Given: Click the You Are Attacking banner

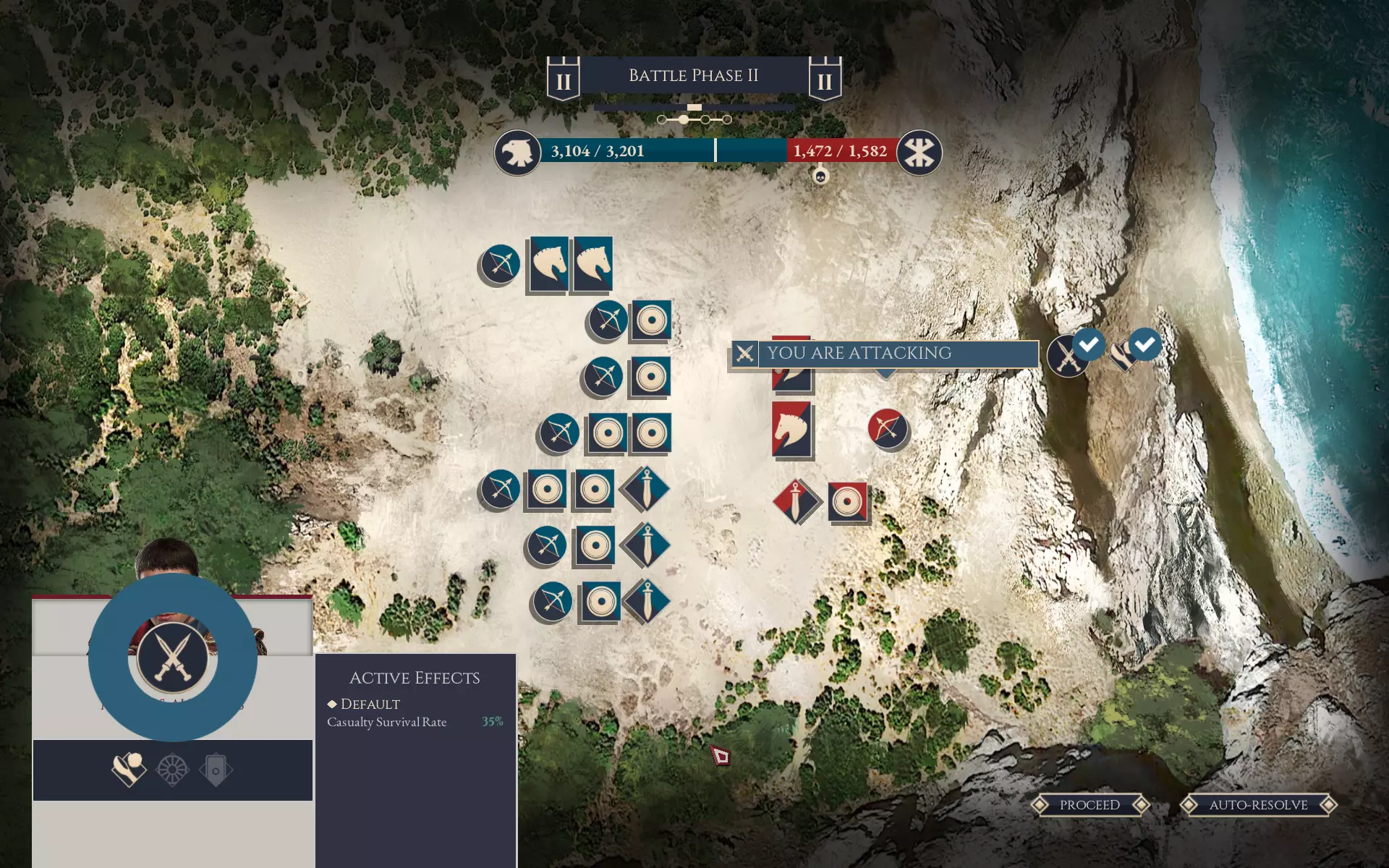Looking at the screenshot, I should 884,354.
